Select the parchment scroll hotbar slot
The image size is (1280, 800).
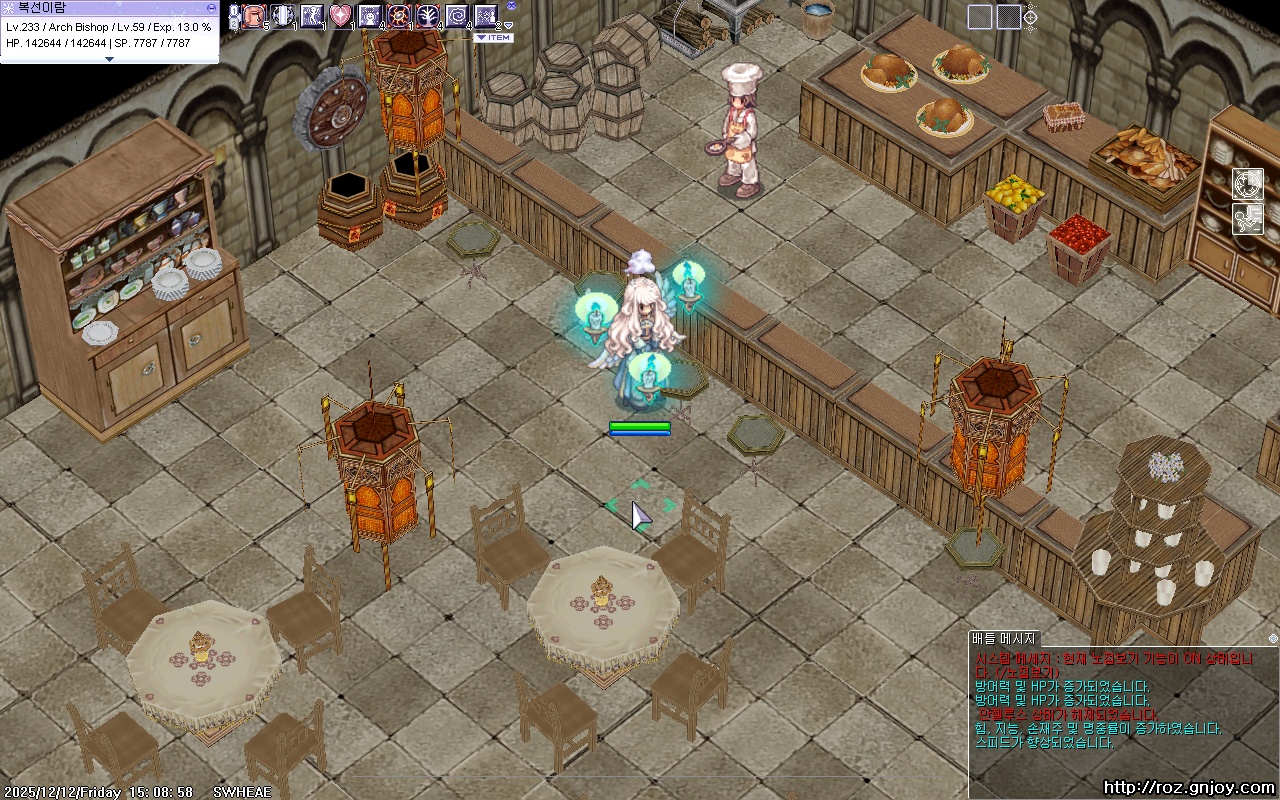pyautogui.click(x=254, y=16)
